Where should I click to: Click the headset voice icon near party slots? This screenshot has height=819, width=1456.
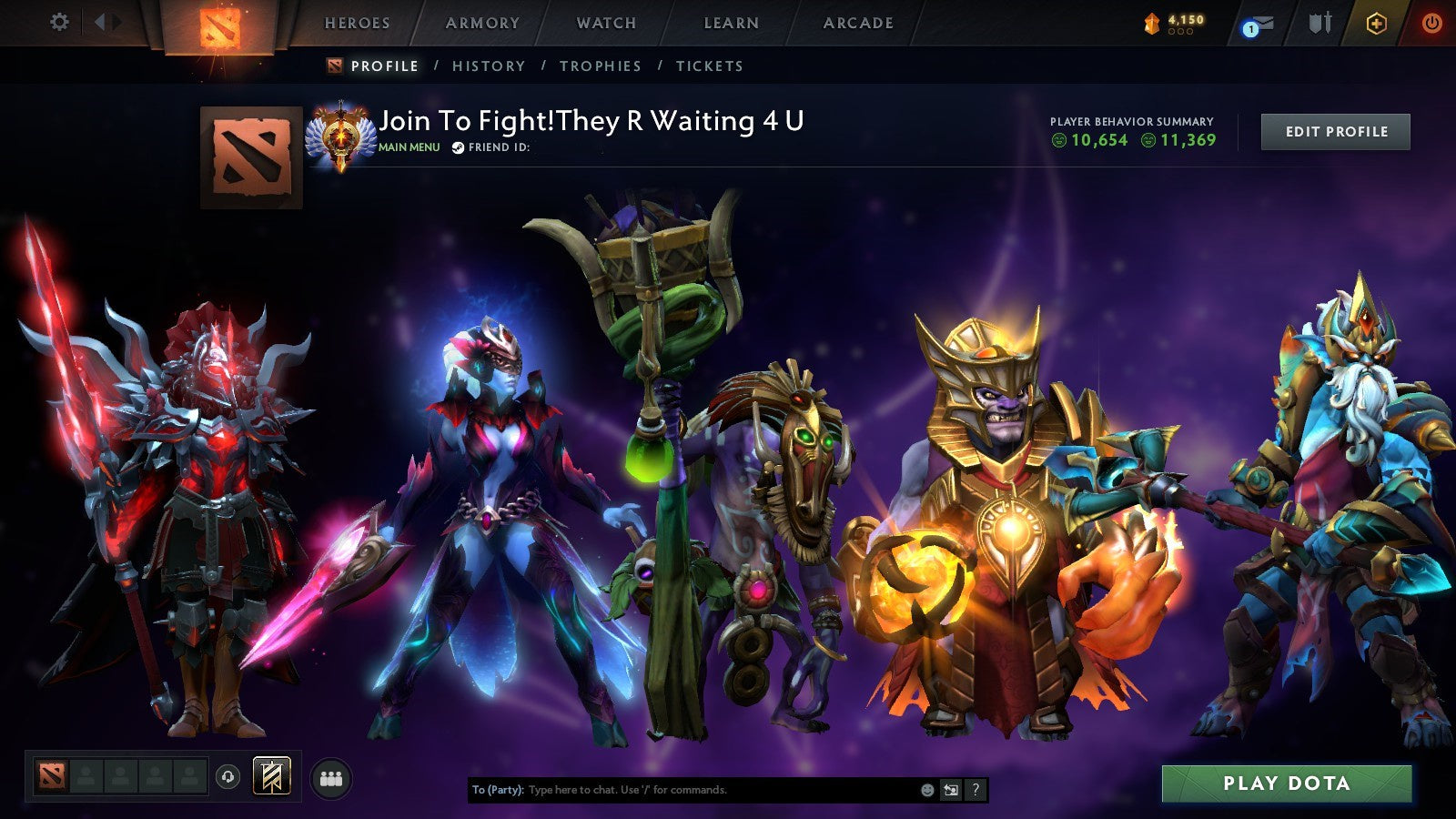pyautogui.click(x=227, y=775)
